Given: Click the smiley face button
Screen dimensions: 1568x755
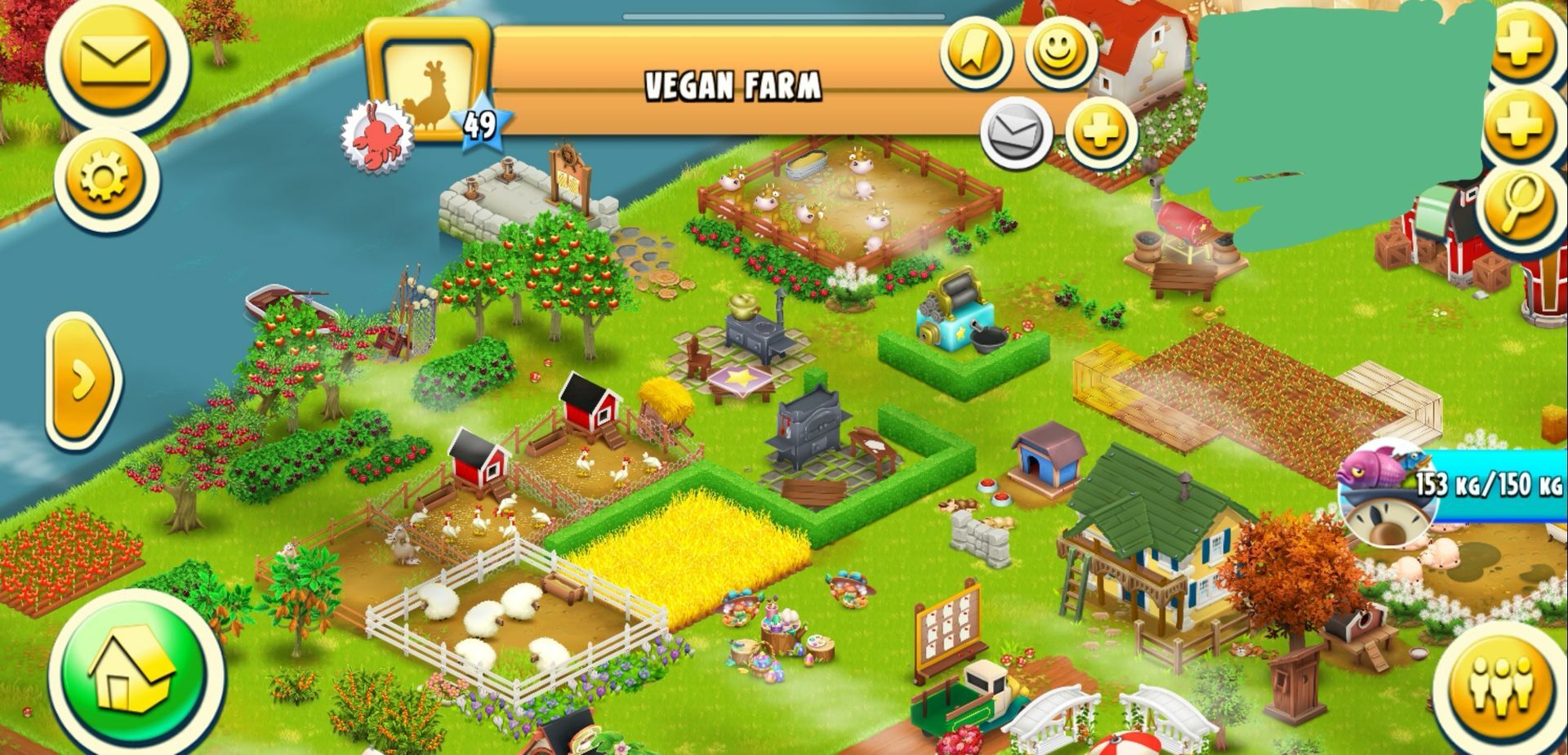Looking at the screenshot, I should click(1060, 51).
